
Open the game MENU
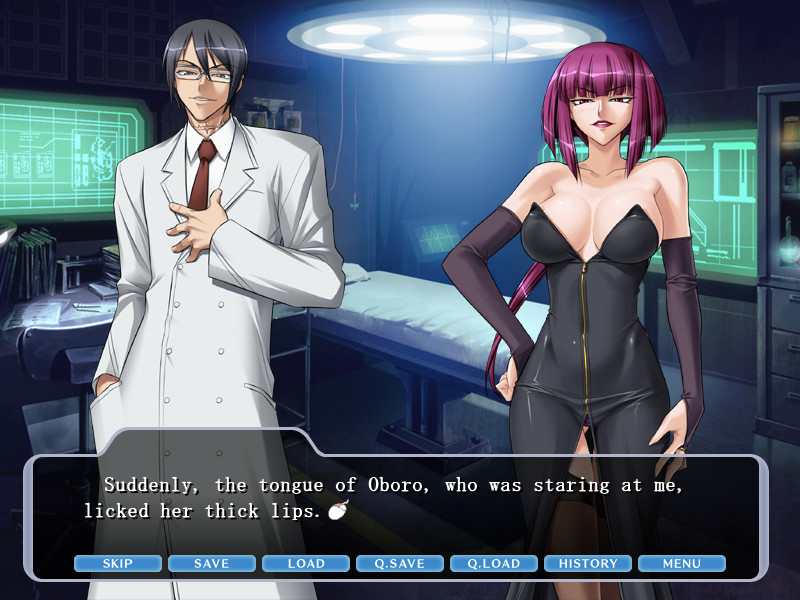pyautogui.click(x=682, y=563)
